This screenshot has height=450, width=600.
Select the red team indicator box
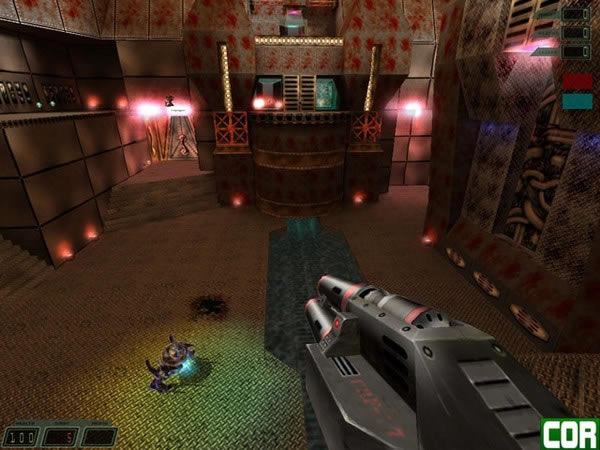(576, 81)
